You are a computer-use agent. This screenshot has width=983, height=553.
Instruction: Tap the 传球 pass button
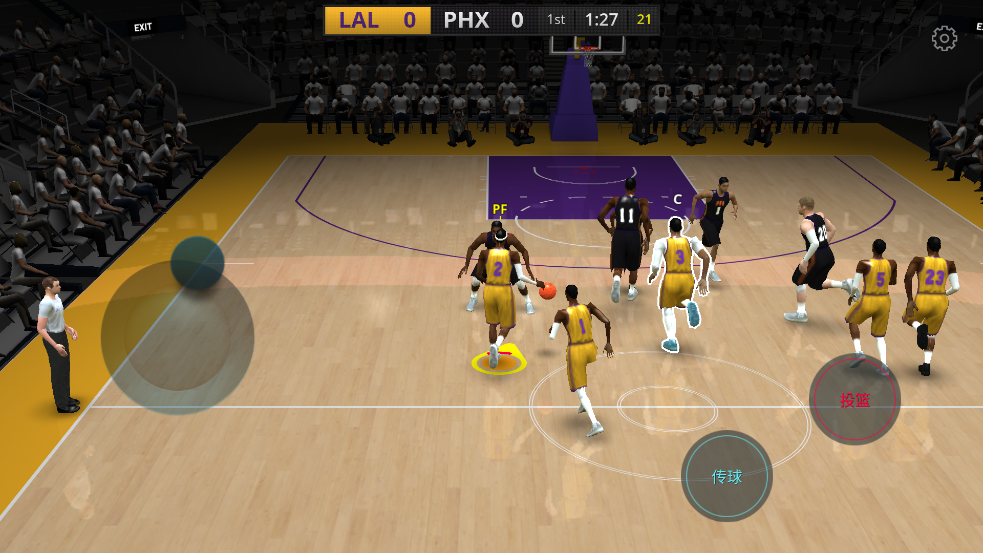pyautogui.click(x=727, y=476)
